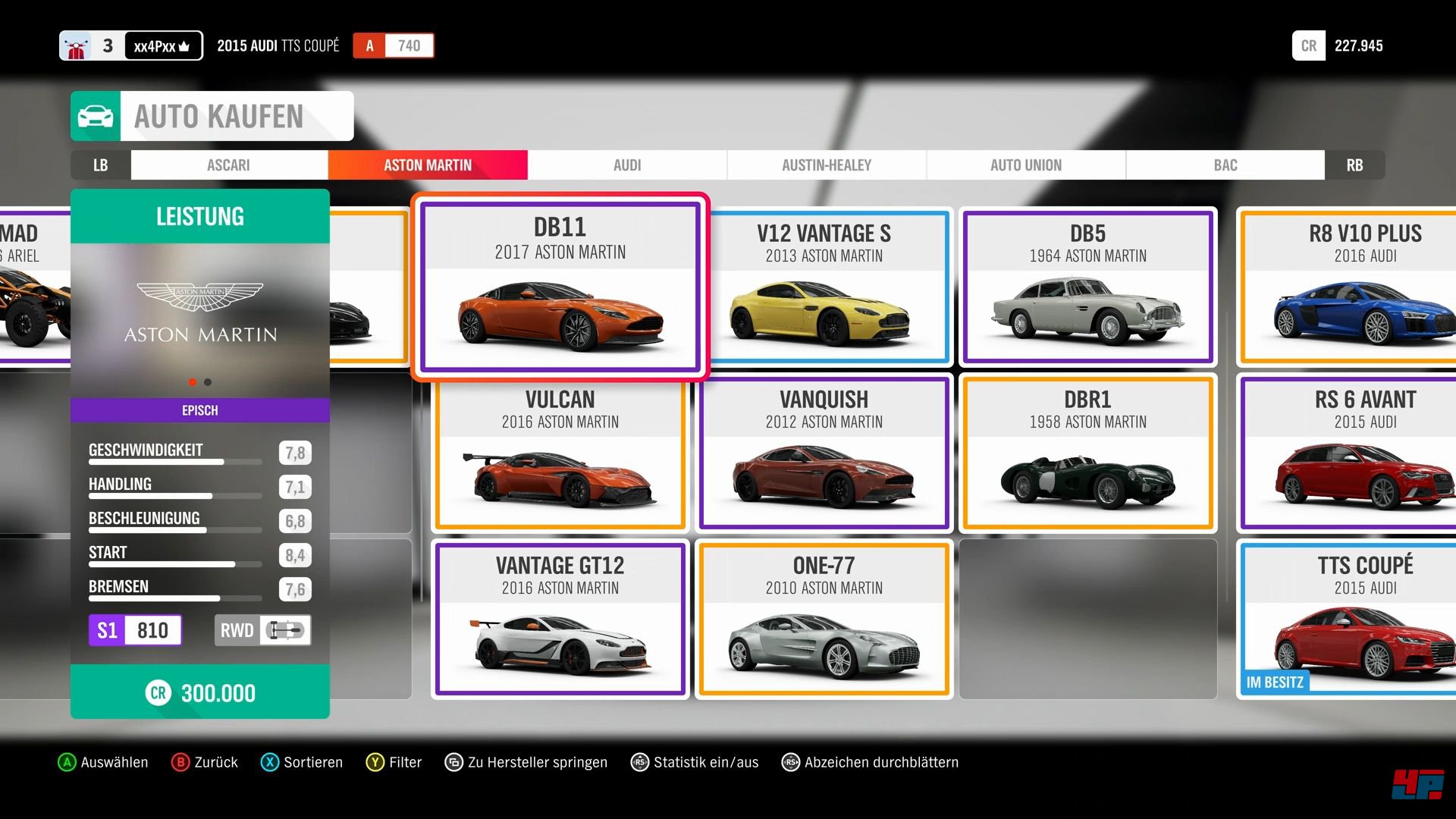Pick the white Vantage GT12 tile
The width and height of the screenshot is (1456, 819).
pos(560,619)
